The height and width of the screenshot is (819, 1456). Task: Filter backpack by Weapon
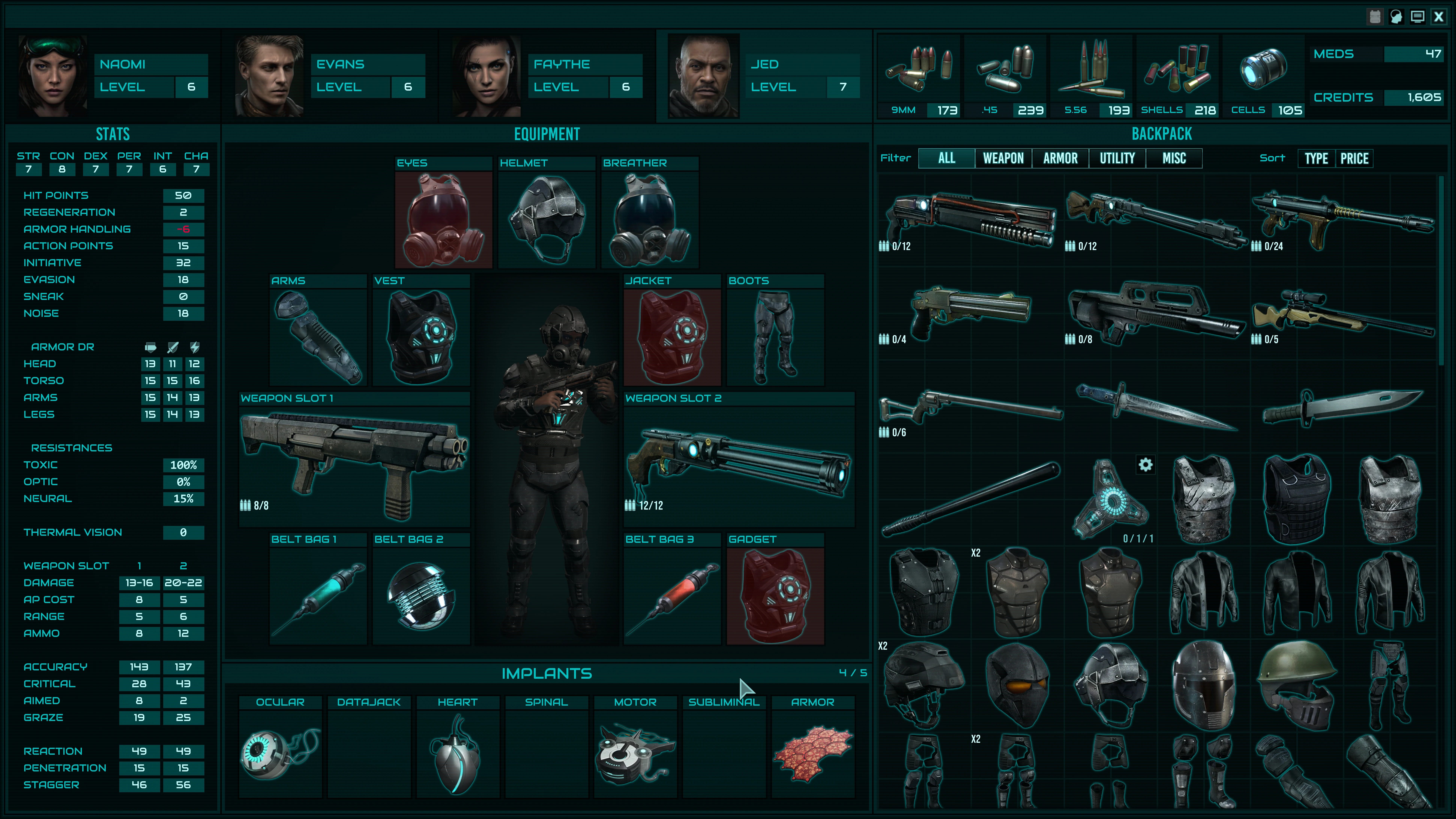click(1003, 158)
